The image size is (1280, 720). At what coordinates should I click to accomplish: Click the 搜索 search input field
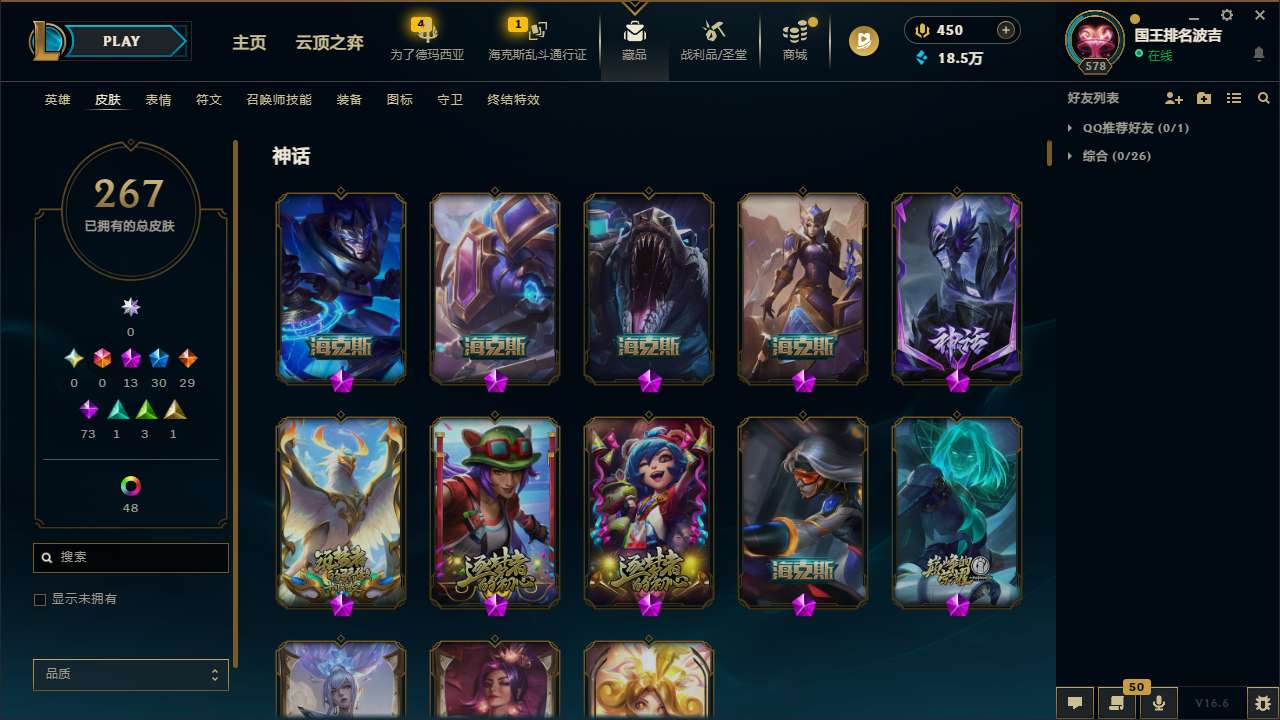click(x=130, y=557)
